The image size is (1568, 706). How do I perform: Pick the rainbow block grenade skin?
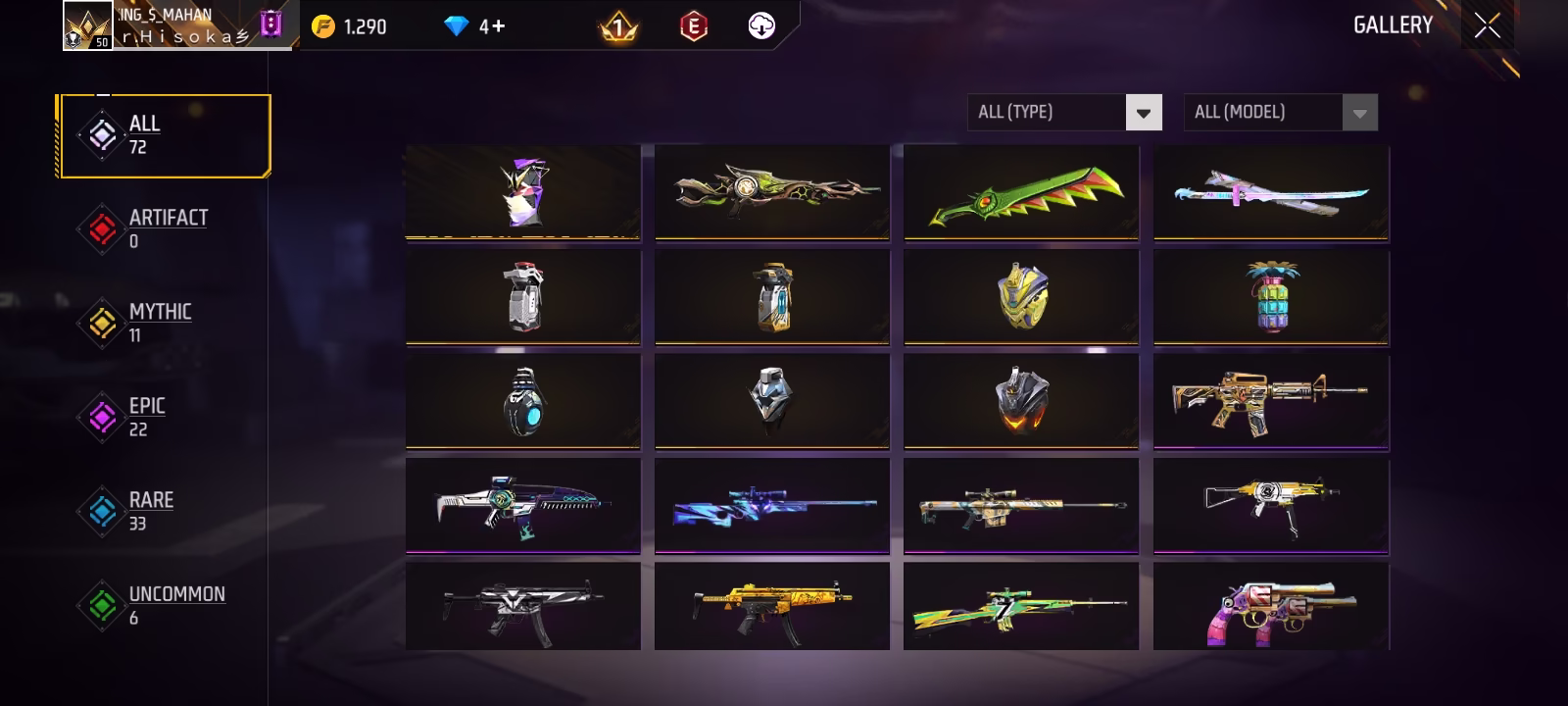1271,297
